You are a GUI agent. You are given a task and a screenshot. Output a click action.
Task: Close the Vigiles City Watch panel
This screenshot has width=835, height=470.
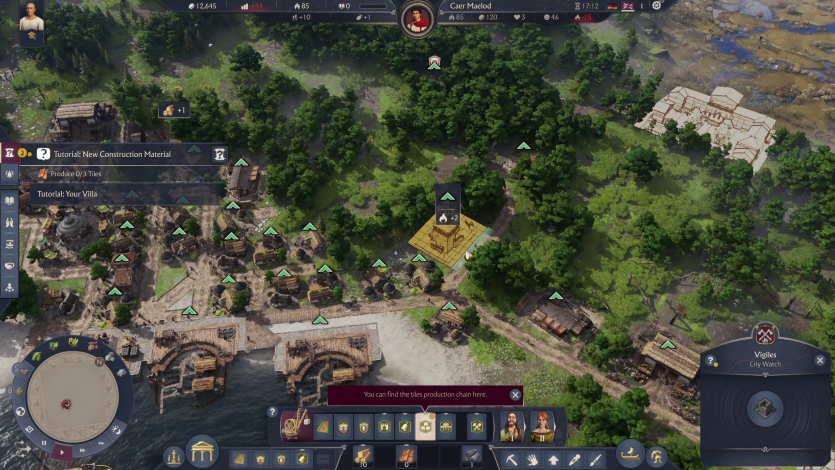pyautogui.click(x=820, y=360)
